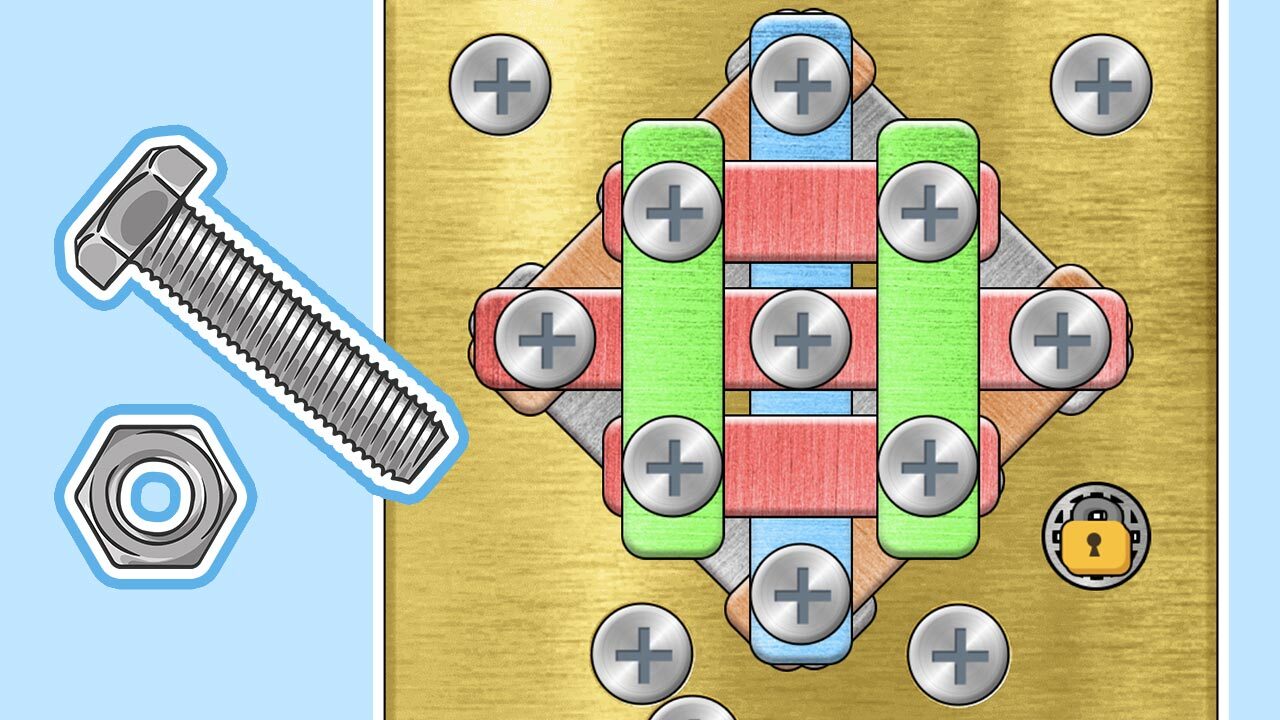Select the bottom screw on the right green plank
The image size is (1280, 720).
pyautogui.click(x=927, y=466)
